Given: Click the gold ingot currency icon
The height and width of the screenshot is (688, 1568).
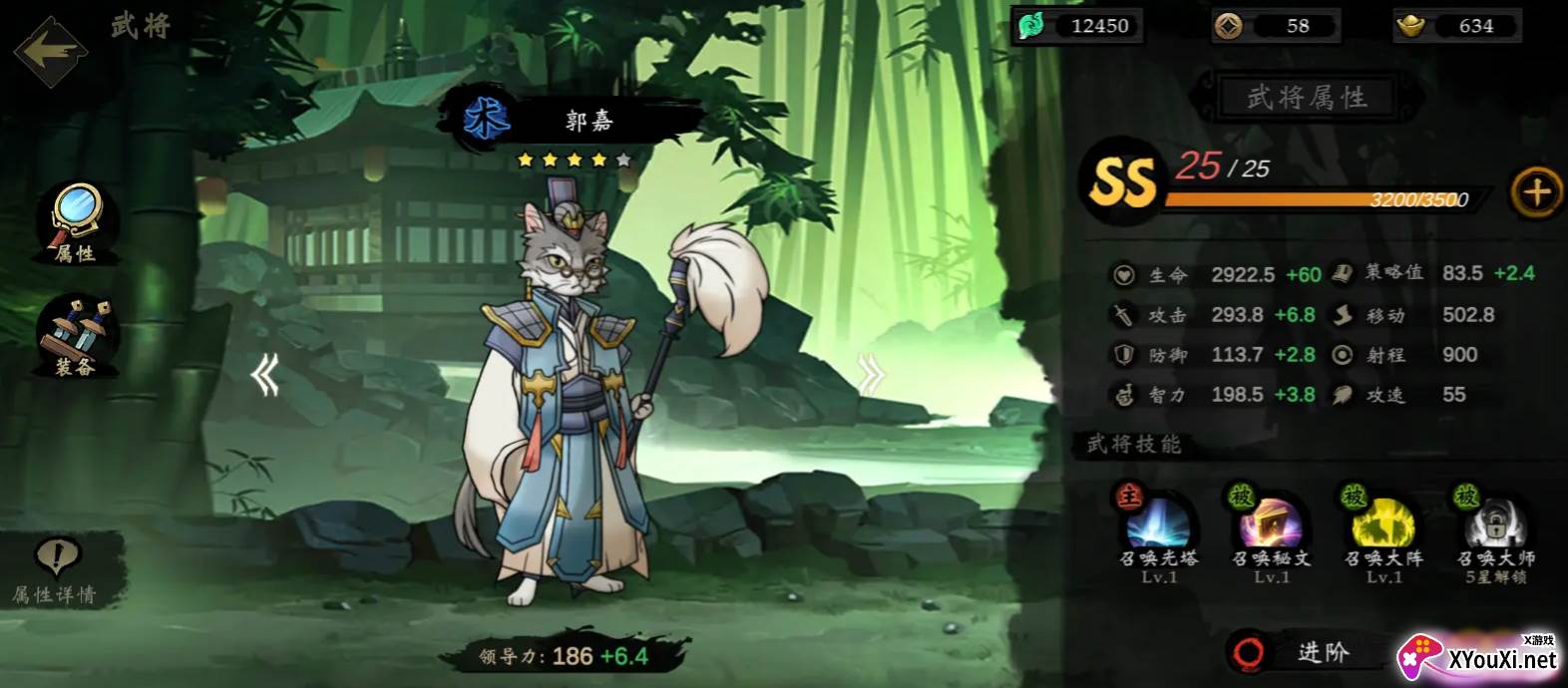Looking at the screenshot, I should (x=1410, y=26).
